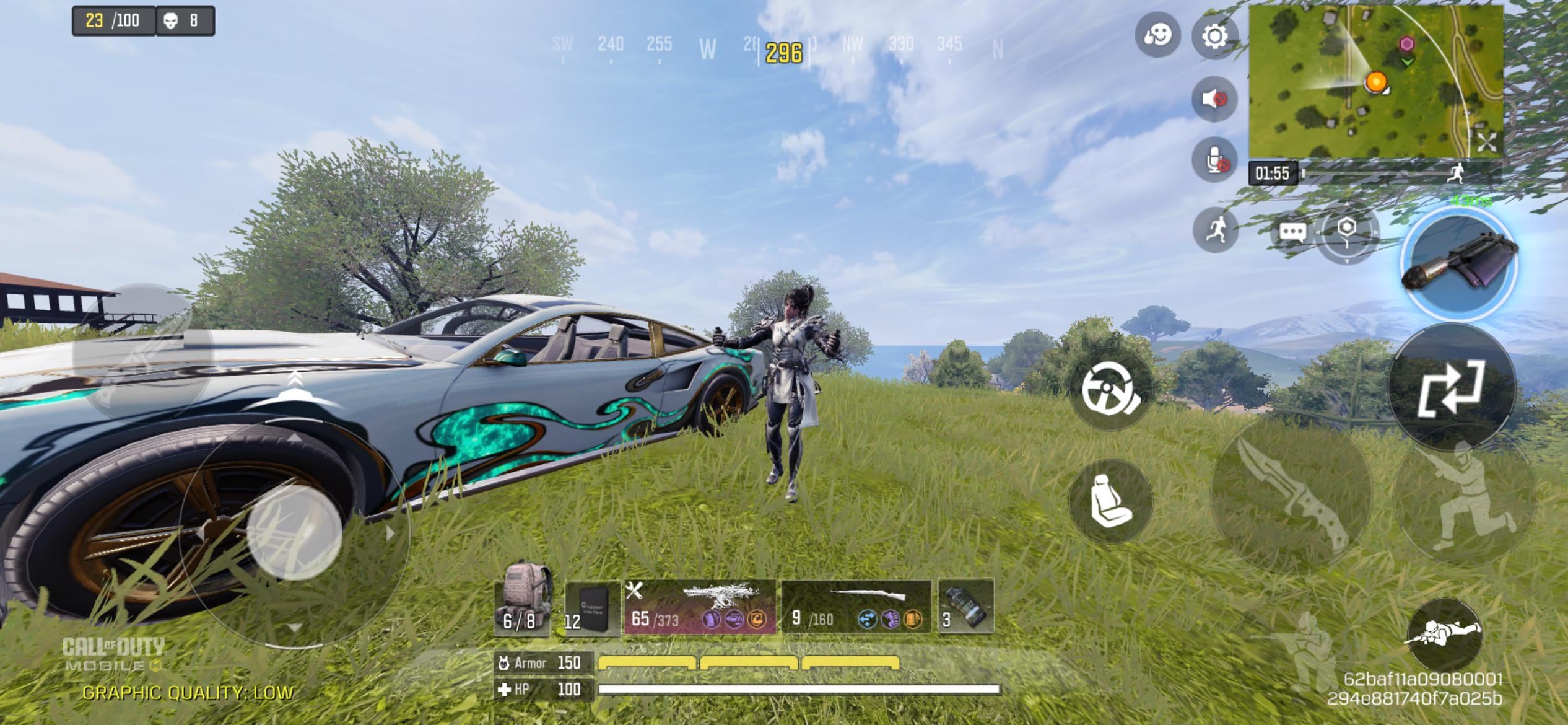This screenshot has height=725, width=1568.
Task: Toggle the muted speaker audio
Action: (1214, 99)
